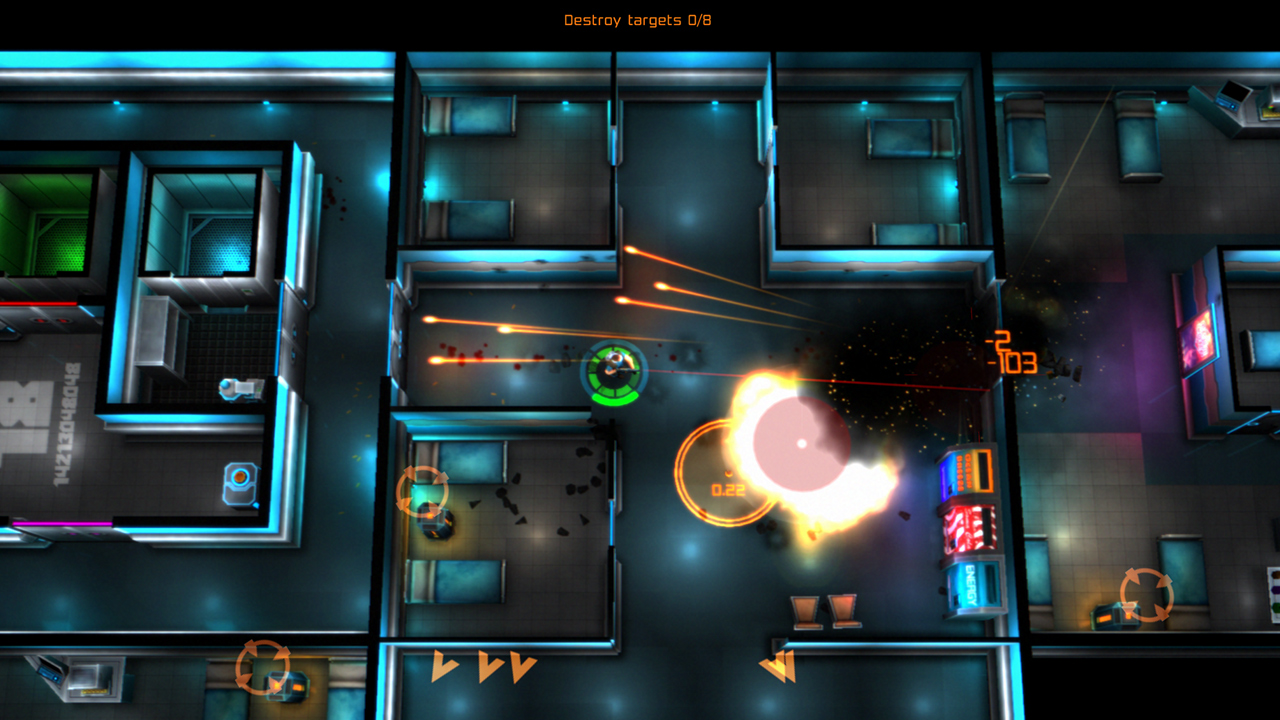1280x720 pixels.
Task: Click the laptop on the bottom-left desk
Action: 48,677
